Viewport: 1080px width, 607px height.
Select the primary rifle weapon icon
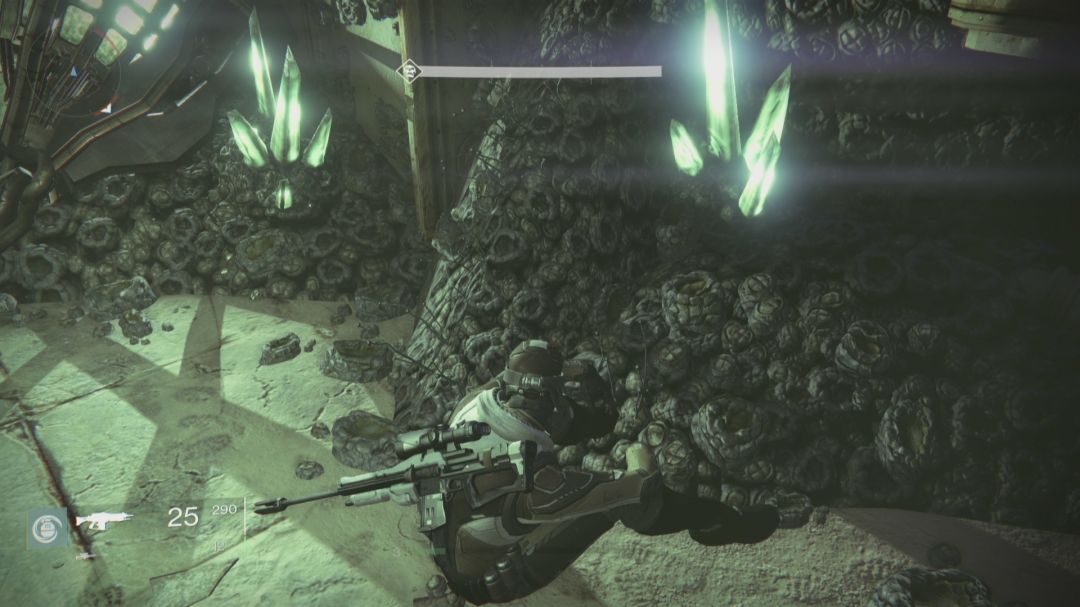tap(104, 519)
